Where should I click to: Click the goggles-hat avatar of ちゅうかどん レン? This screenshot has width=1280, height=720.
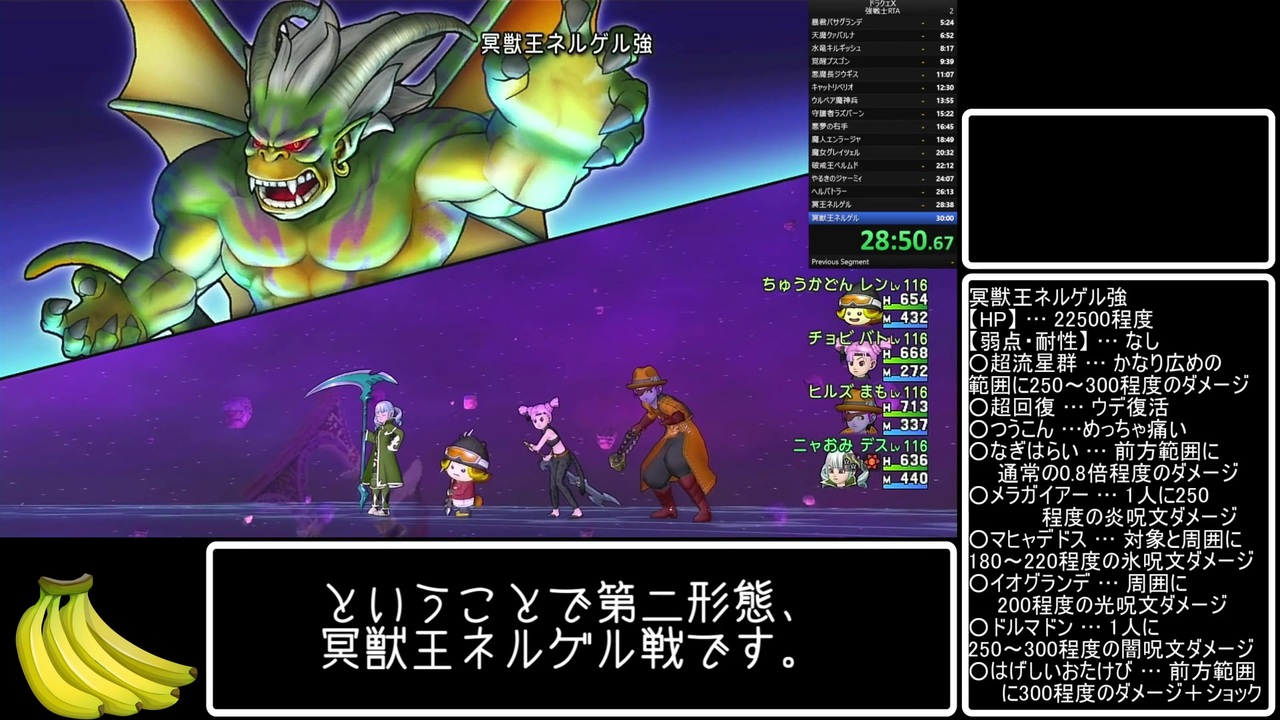858,311
